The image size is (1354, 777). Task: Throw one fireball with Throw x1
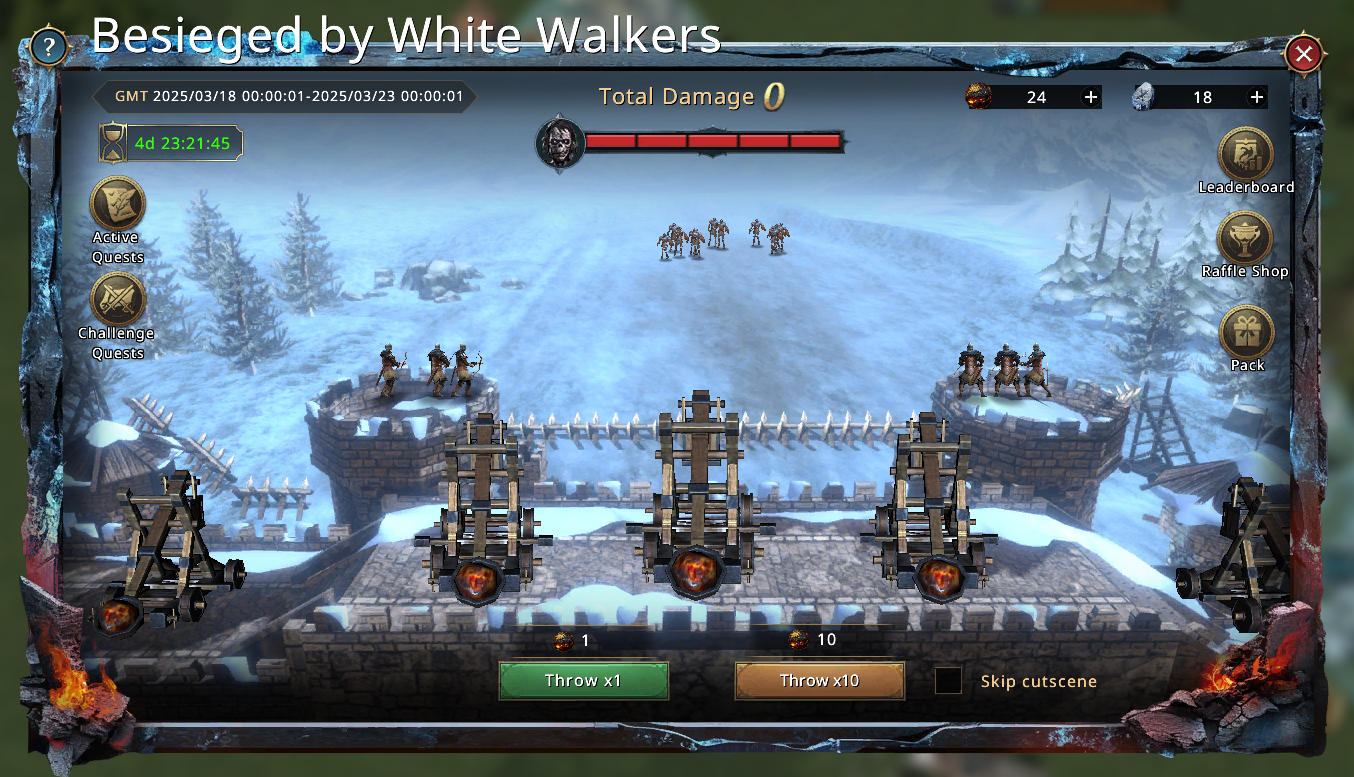[584, 681]
